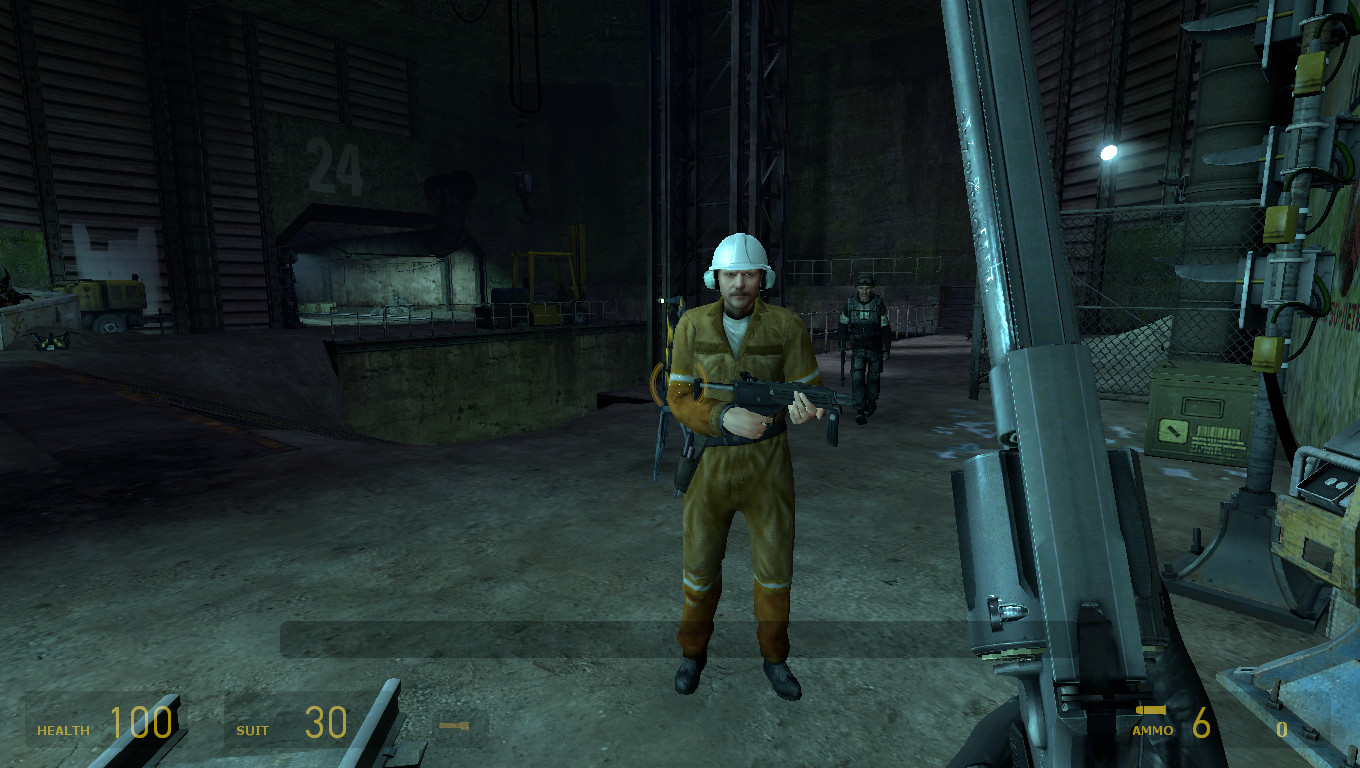The image size is (1360, 768).
Task: Click the hanging crane hook overhead
Action: tap(525, 185)
